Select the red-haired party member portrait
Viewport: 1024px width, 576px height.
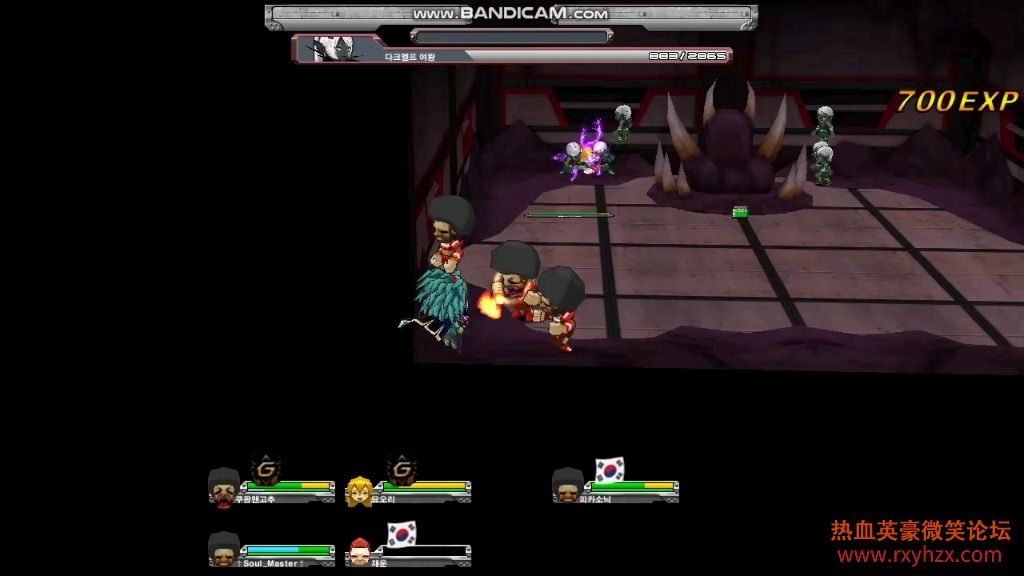(360, 551)
